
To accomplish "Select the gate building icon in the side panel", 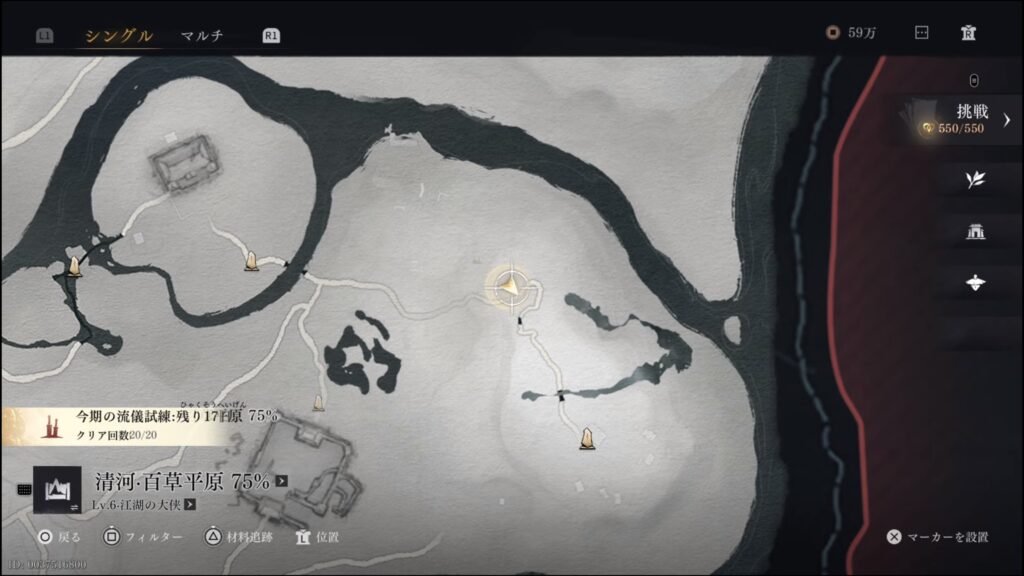I will 975,232.
